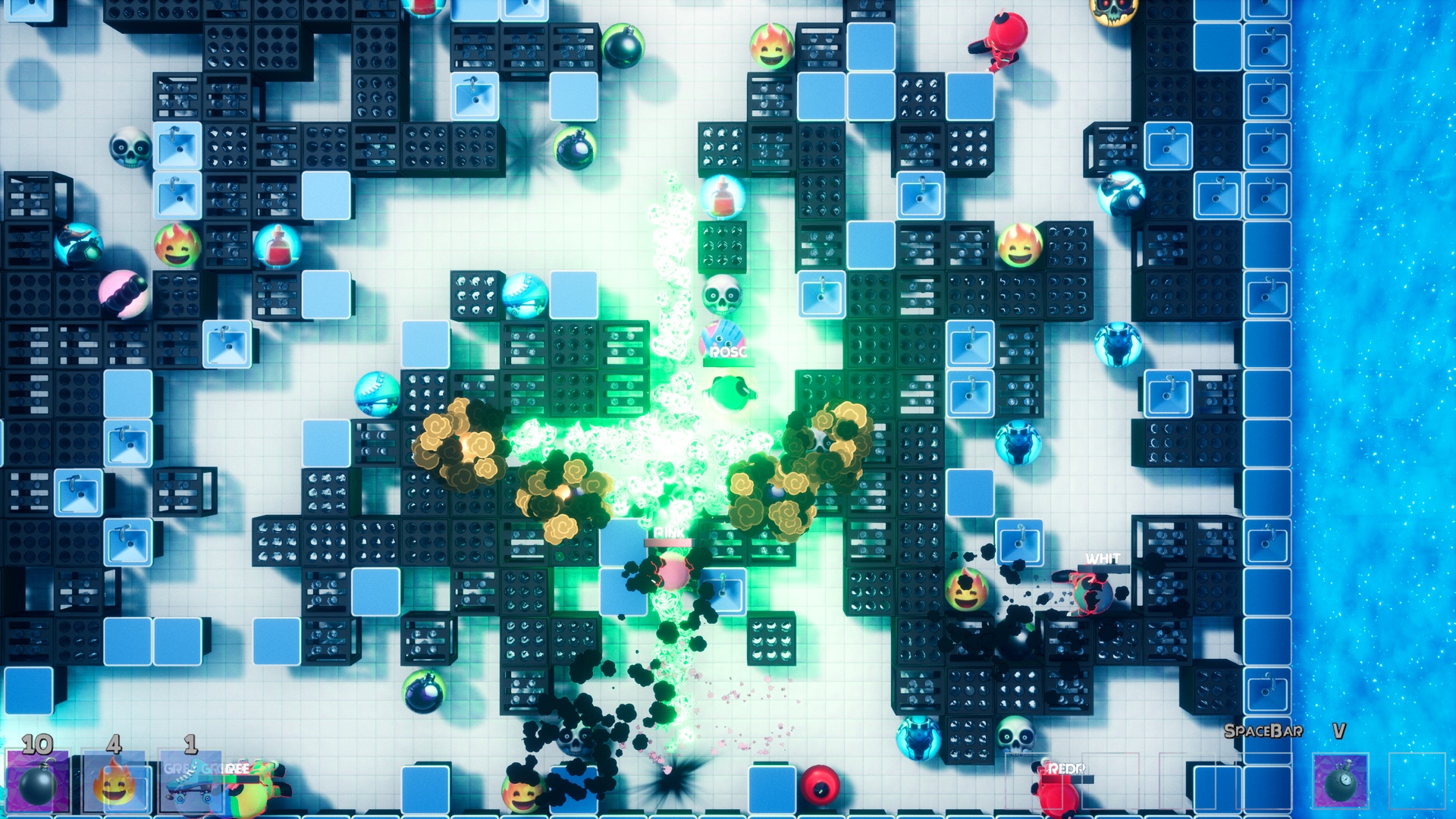Click the red apple item at bottom center
1456x819 pixels.
[821, 786]
